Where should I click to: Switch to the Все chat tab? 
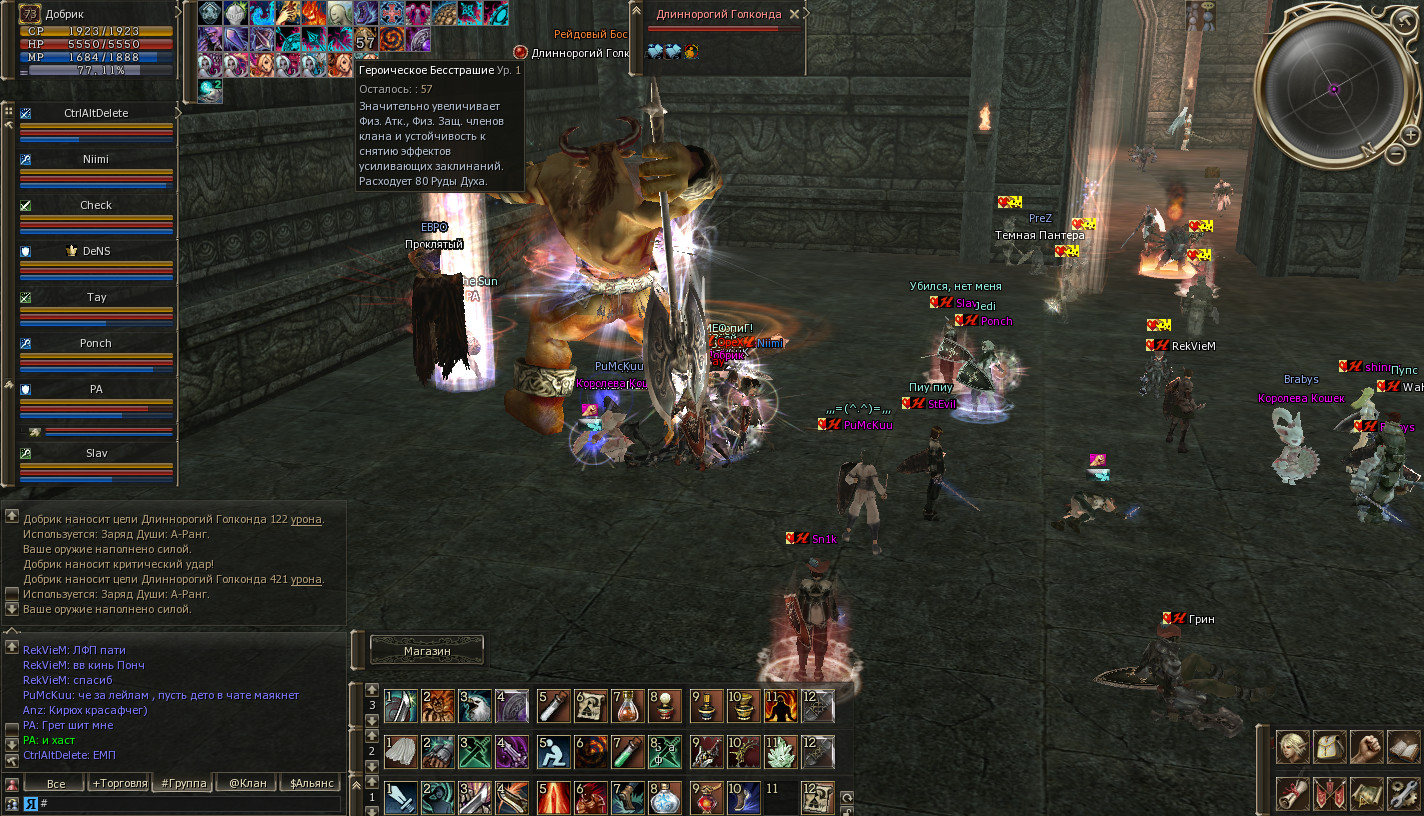[56, 783]
